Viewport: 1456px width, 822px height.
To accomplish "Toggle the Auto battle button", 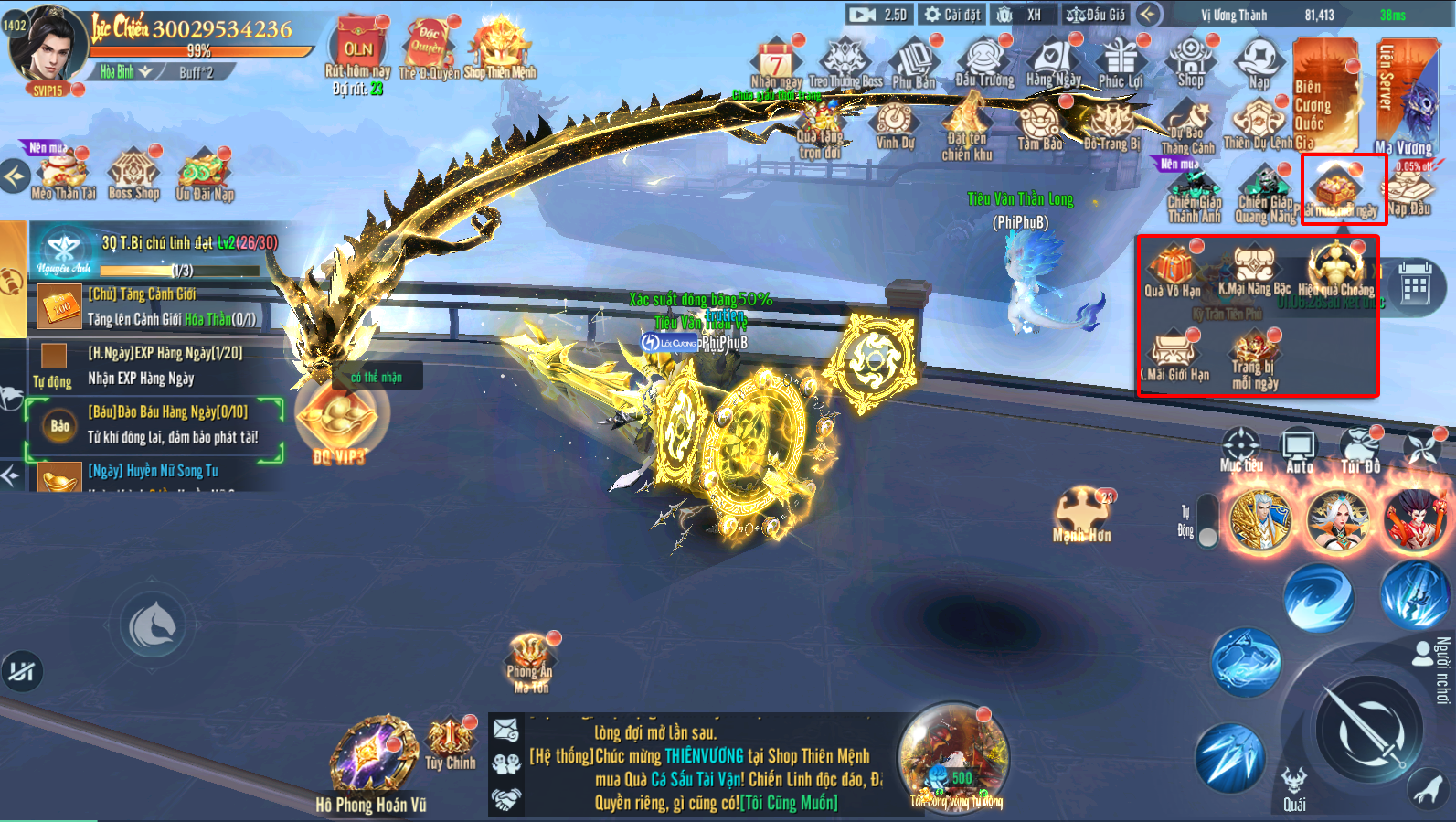I will (x=1299, y=450).
